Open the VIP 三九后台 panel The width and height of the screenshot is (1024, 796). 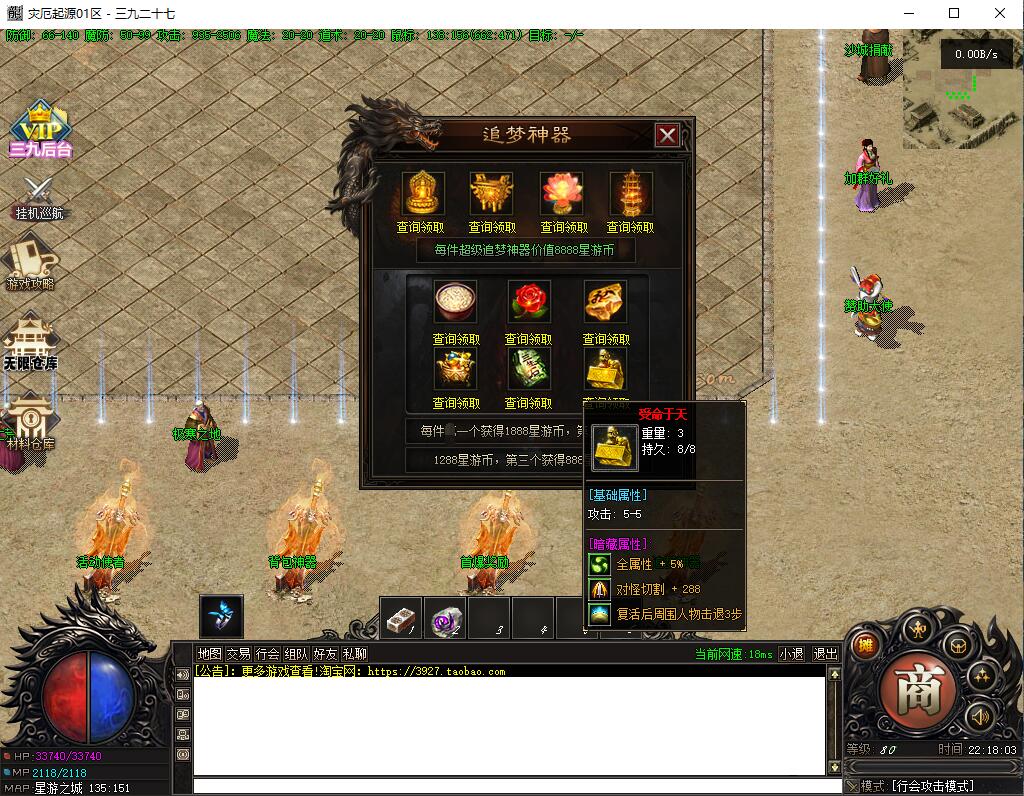40,130
